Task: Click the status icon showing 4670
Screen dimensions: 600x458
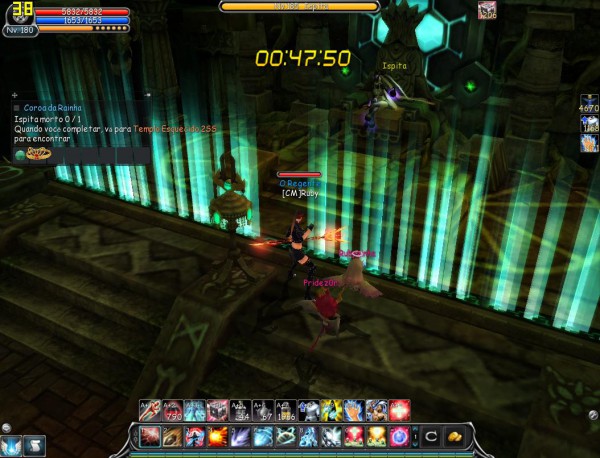Action: (x=588, y=102)
